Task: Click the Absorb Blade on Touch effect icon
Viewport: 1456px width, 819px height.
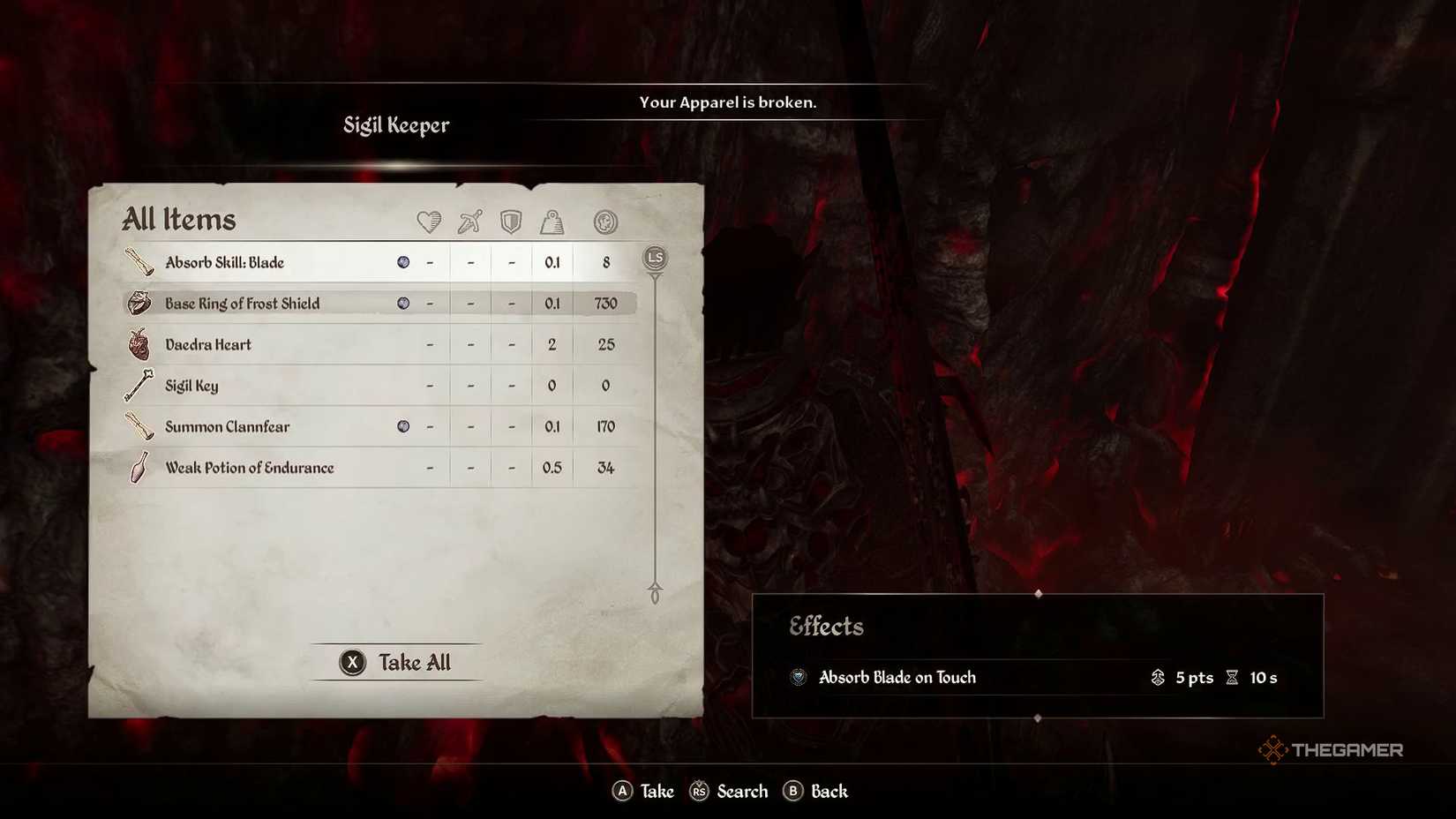Action: pyautogui.click(x=799, y=678)
